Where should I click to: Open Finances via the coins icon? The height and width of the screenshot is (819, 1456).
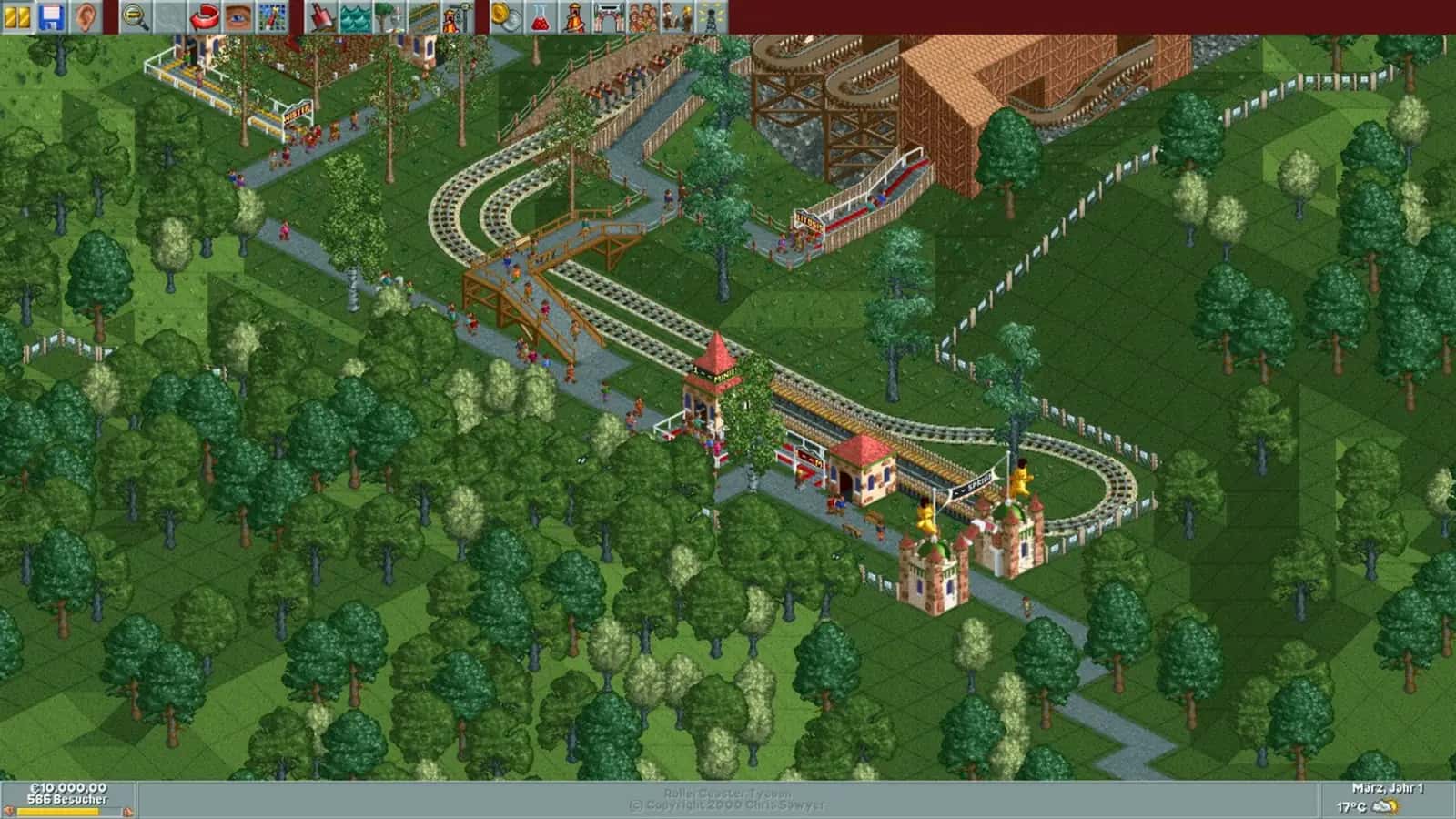tap(503, 15)
